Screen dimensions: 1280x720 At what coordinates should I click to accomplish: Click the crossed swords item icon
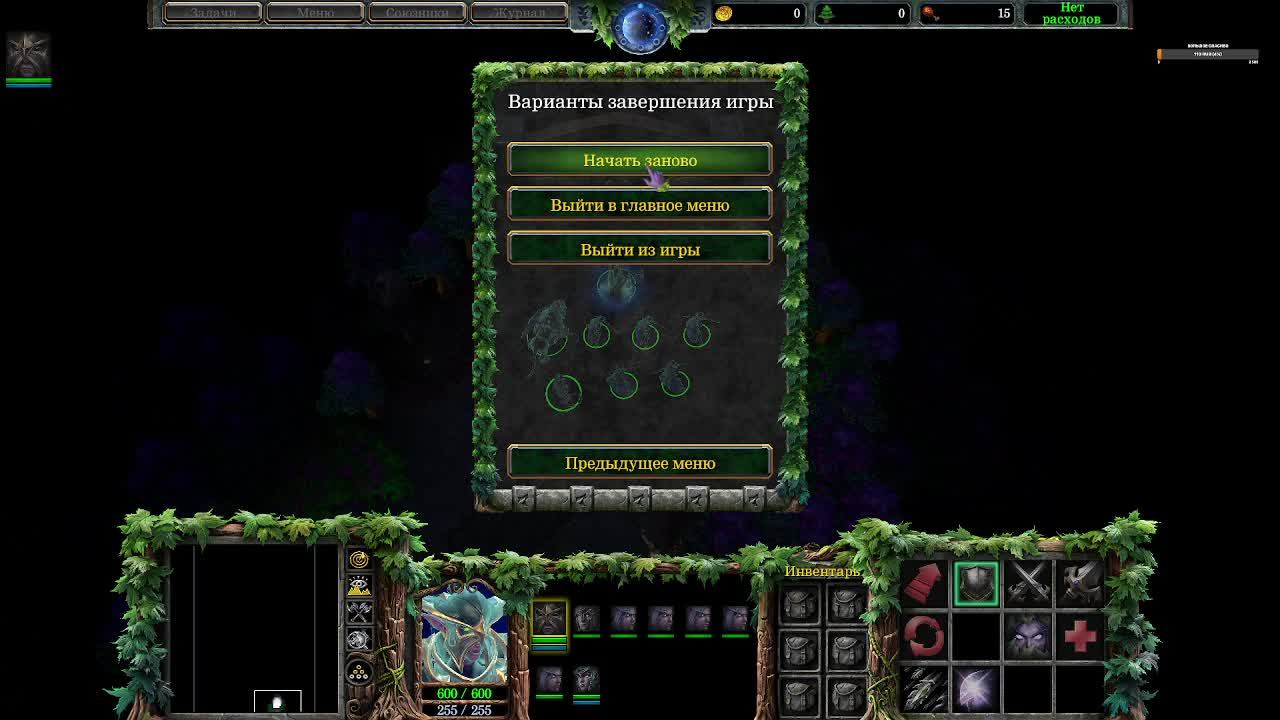point(1027,582)
